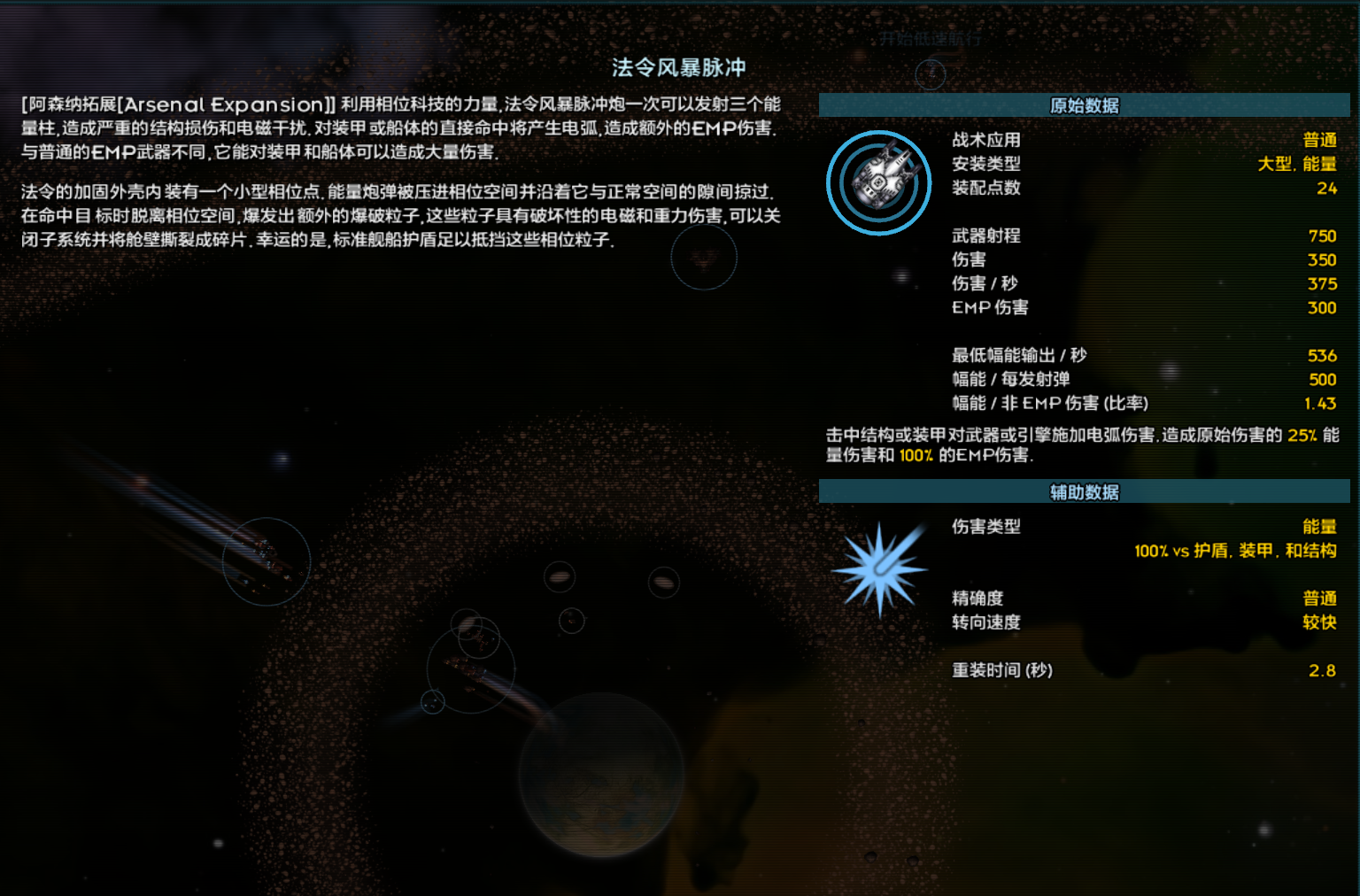Toggle the 精确度 rating labeled 普通
Screen dimensions: 1360x896
[x=1319, y=598]
